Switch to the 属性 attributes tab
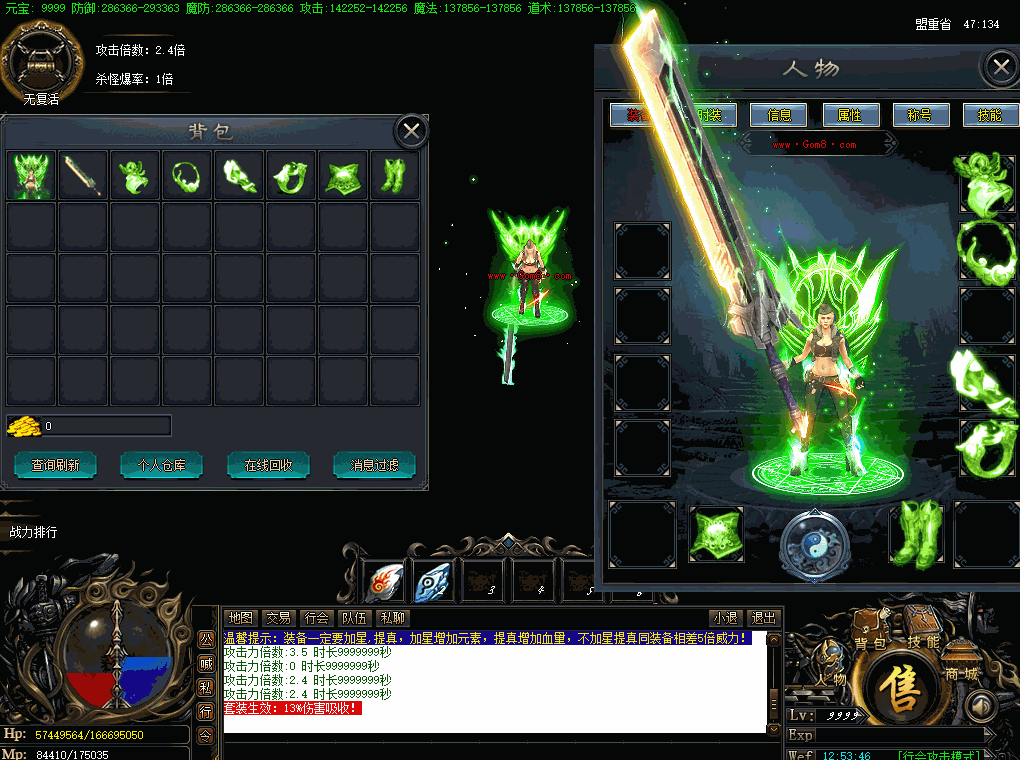The width and height of the screenshot is (1020, 760). click(850, 115)
